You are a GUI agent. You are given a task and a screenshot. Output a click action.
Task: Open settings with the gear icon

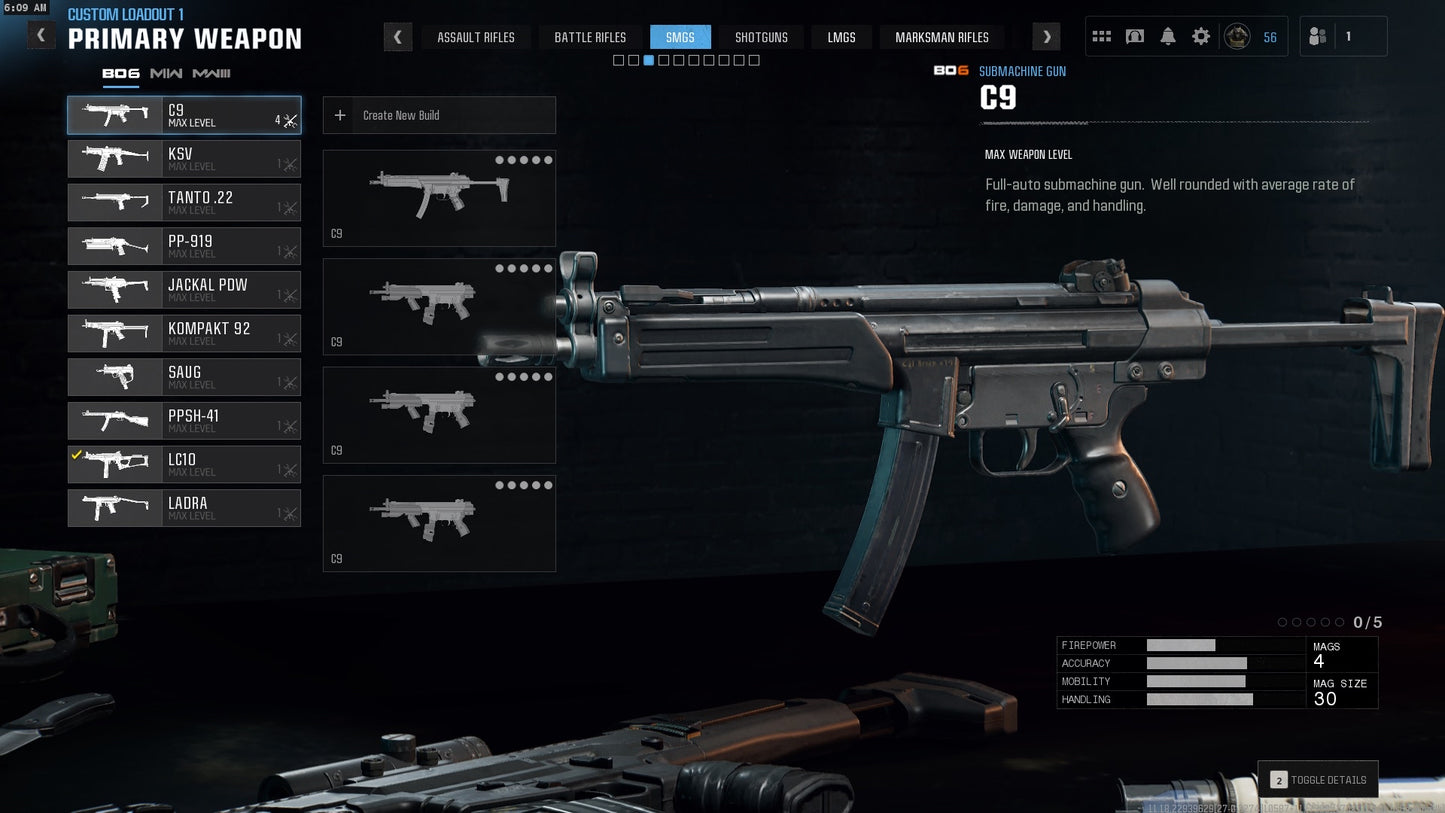click(1200, 35)
